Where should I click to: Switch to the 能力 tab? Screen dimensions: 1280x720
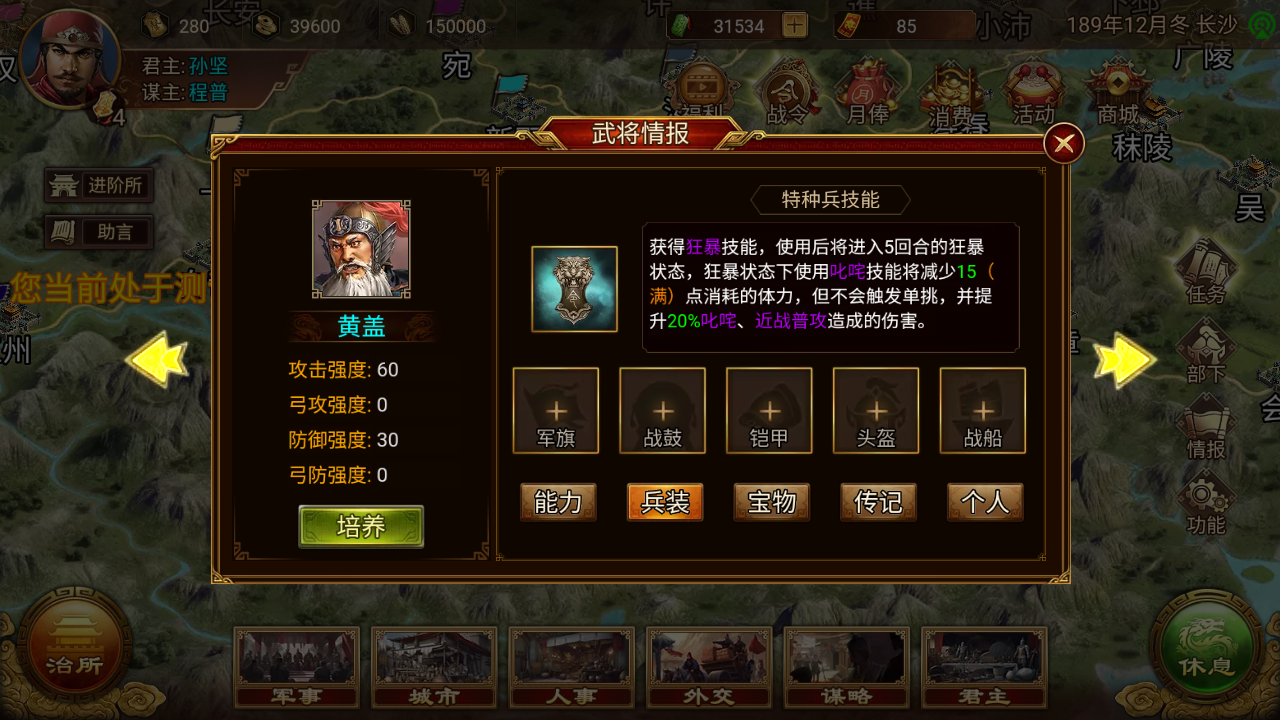pos(557,502)
